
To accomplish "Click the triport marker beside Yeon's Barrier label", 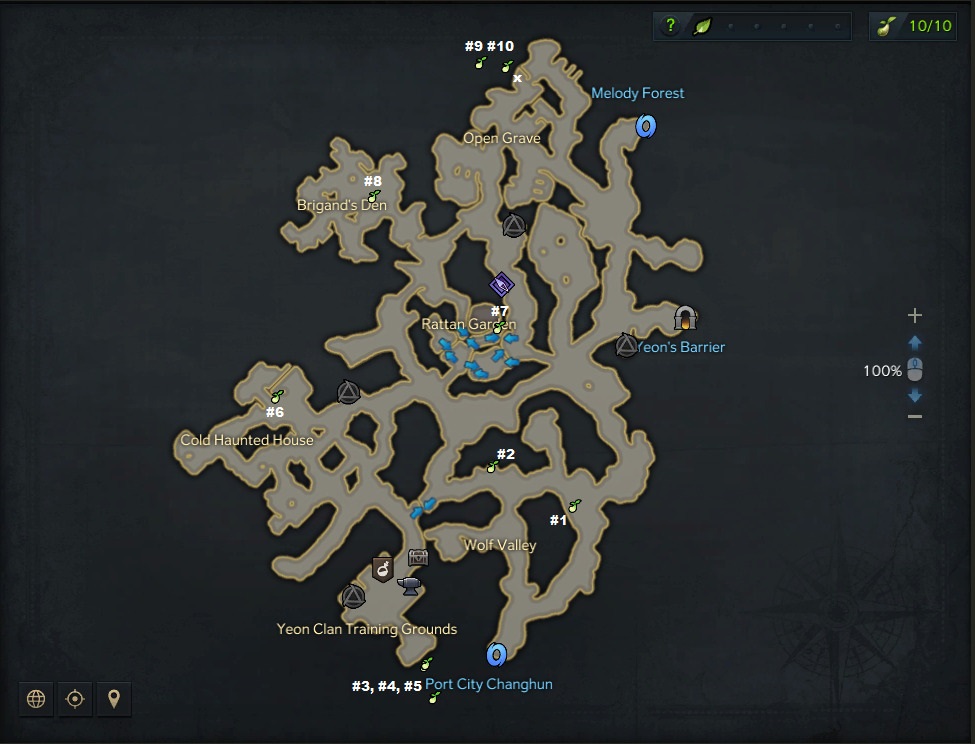I will 626,346.
